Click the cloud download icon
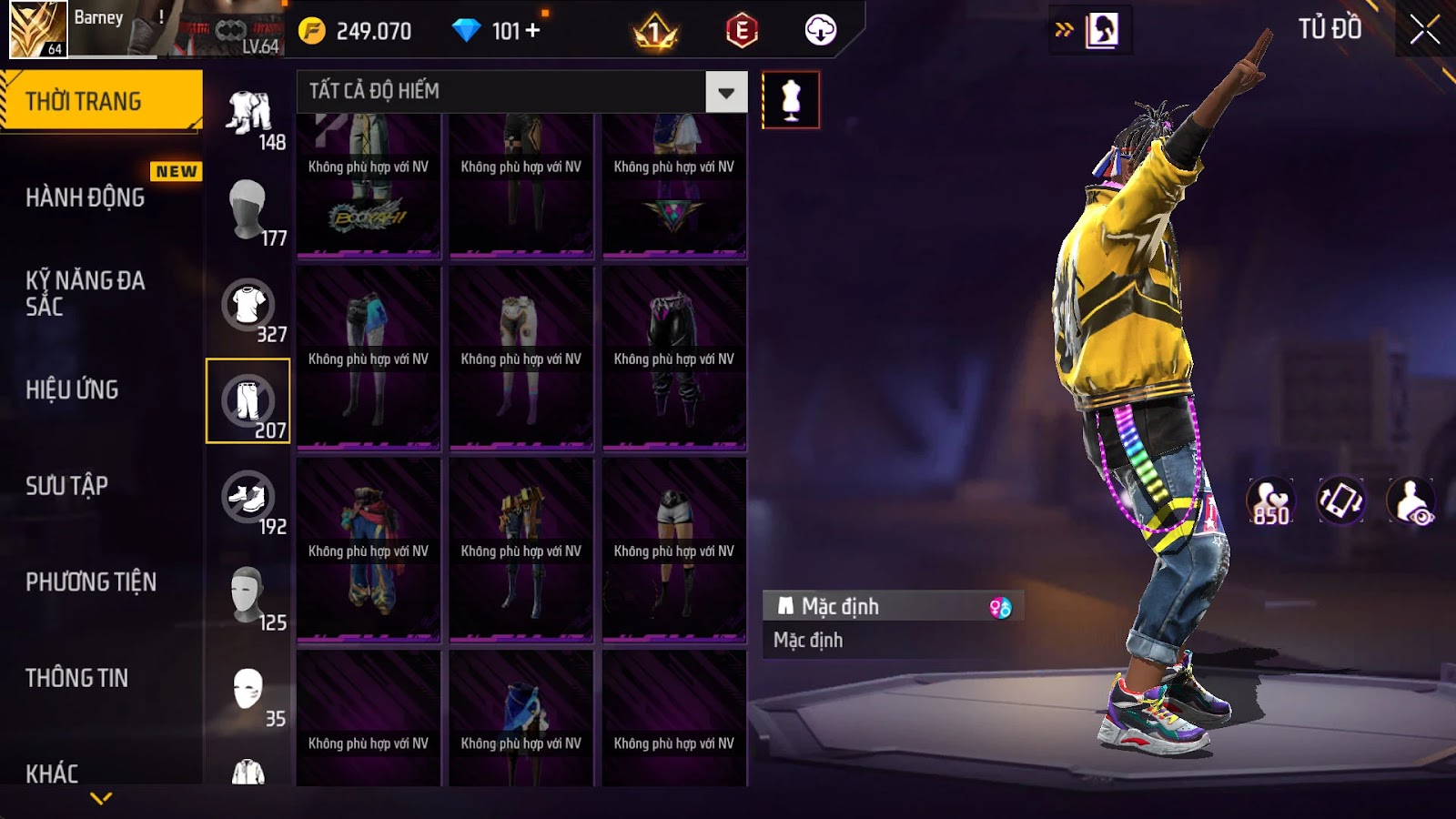Image resolution: width=1456 pixels, height=819 pixels. click(820, 31)
